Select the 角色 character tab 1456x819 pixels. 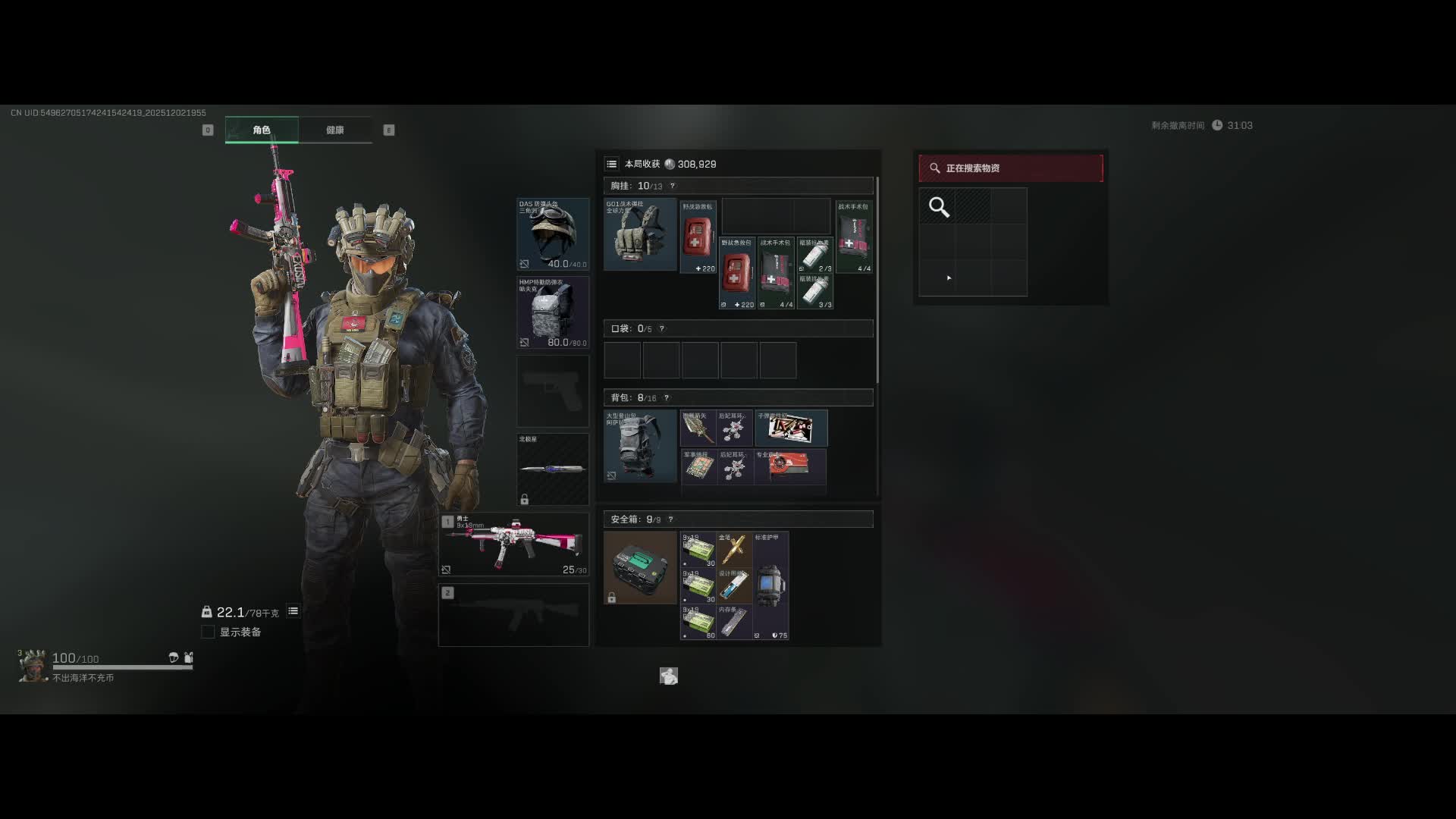pyautogui.click(x=262, y=130)
